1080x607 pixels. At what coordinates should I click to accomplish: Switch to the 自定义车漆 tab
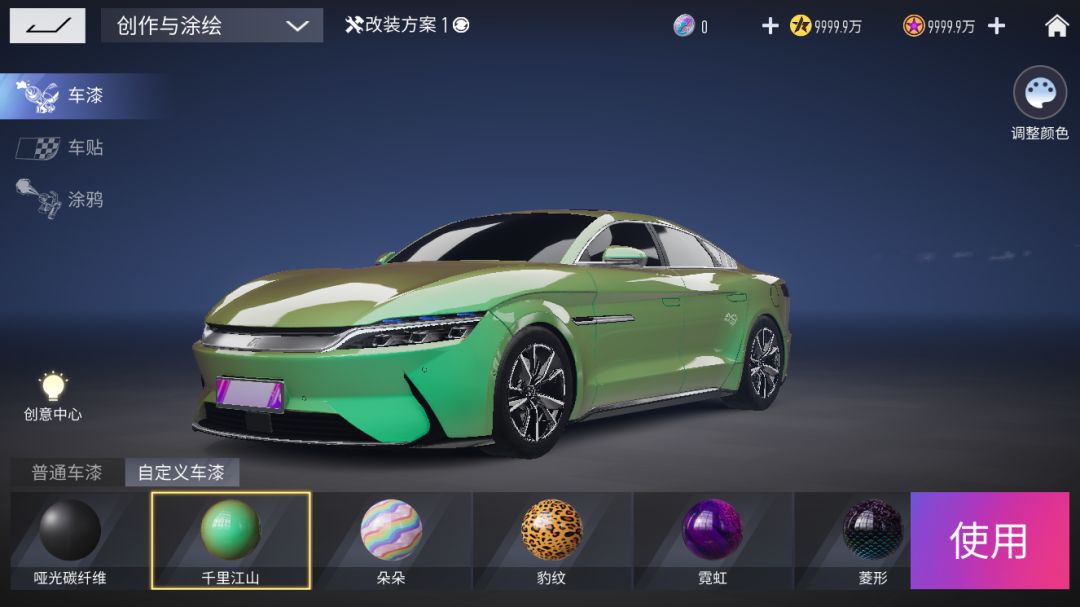pos(182,473)
